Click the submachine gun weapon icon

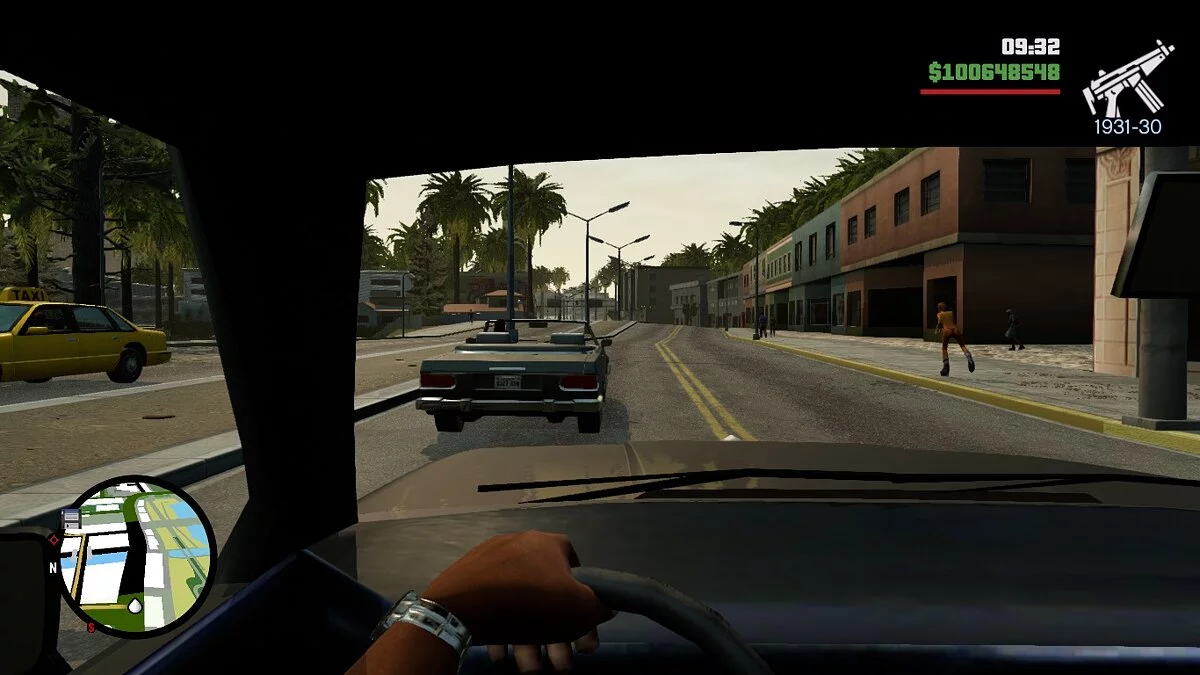[x=1127, y=80]
